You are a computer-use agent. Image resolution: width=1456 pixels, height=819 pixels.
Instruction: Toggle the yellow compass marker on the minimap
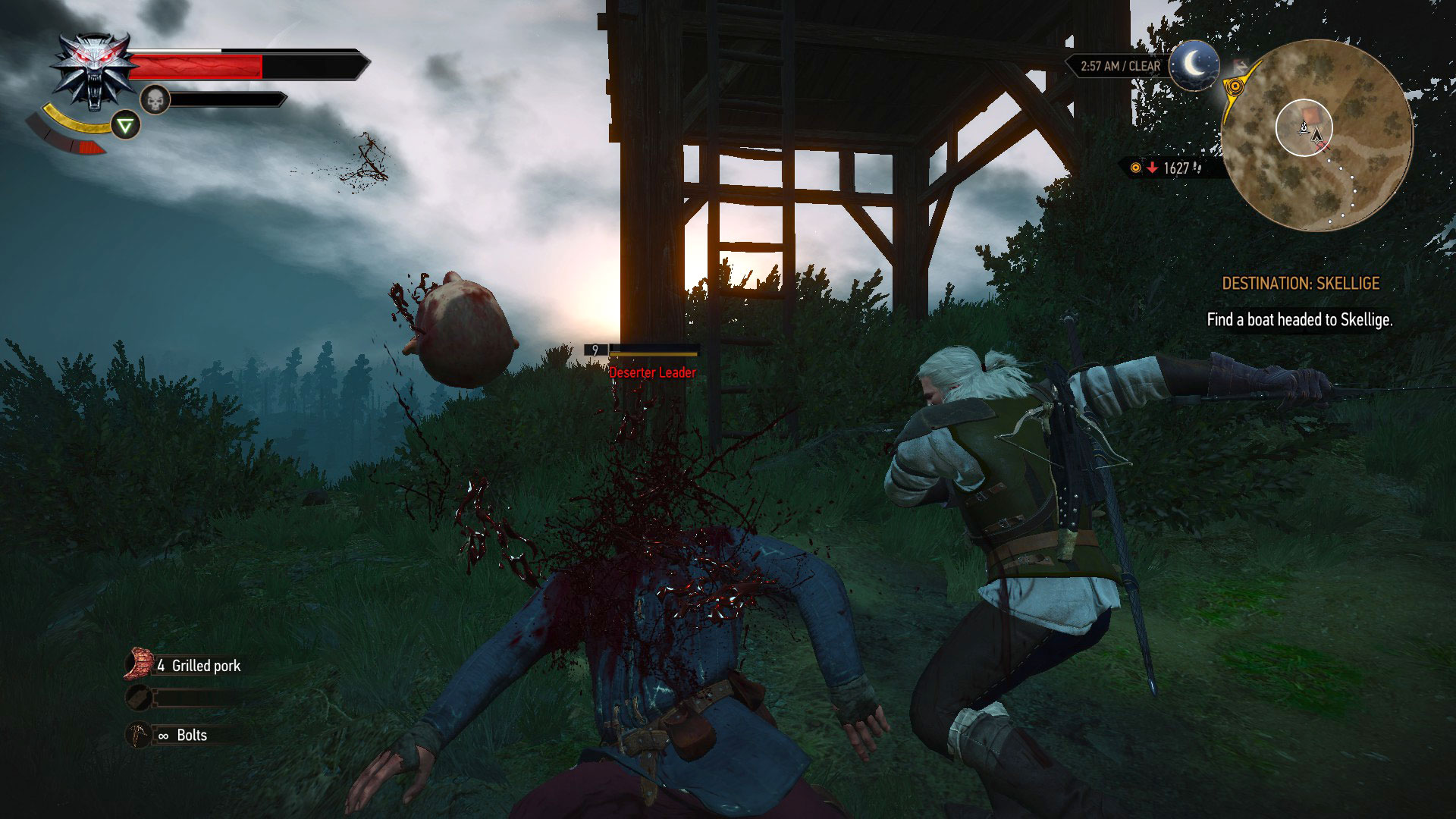pyautogui.click(x=1235, y=87)
